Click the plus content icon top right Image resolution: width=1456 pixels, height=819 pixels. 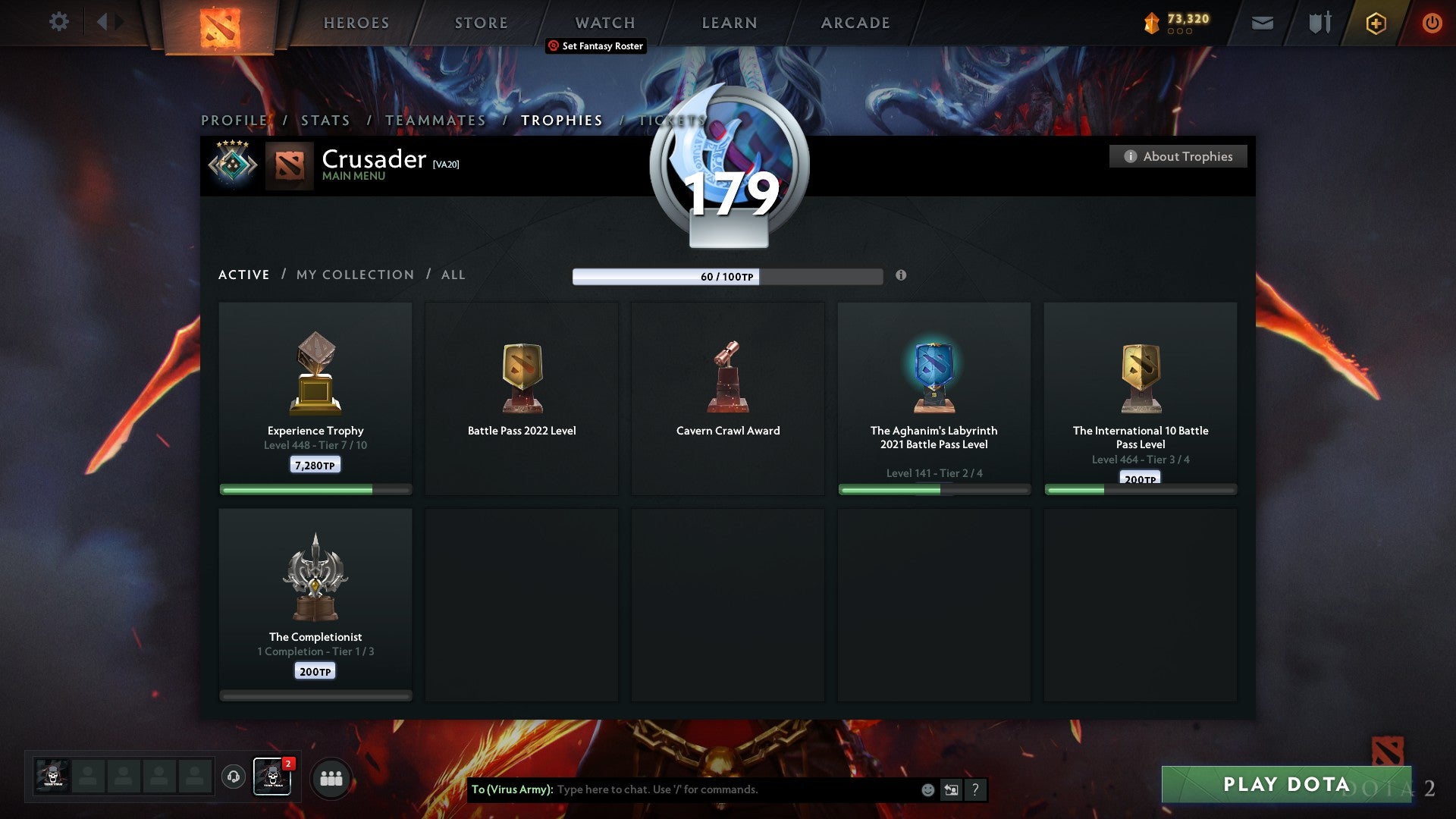click(x=1376, y=23)
